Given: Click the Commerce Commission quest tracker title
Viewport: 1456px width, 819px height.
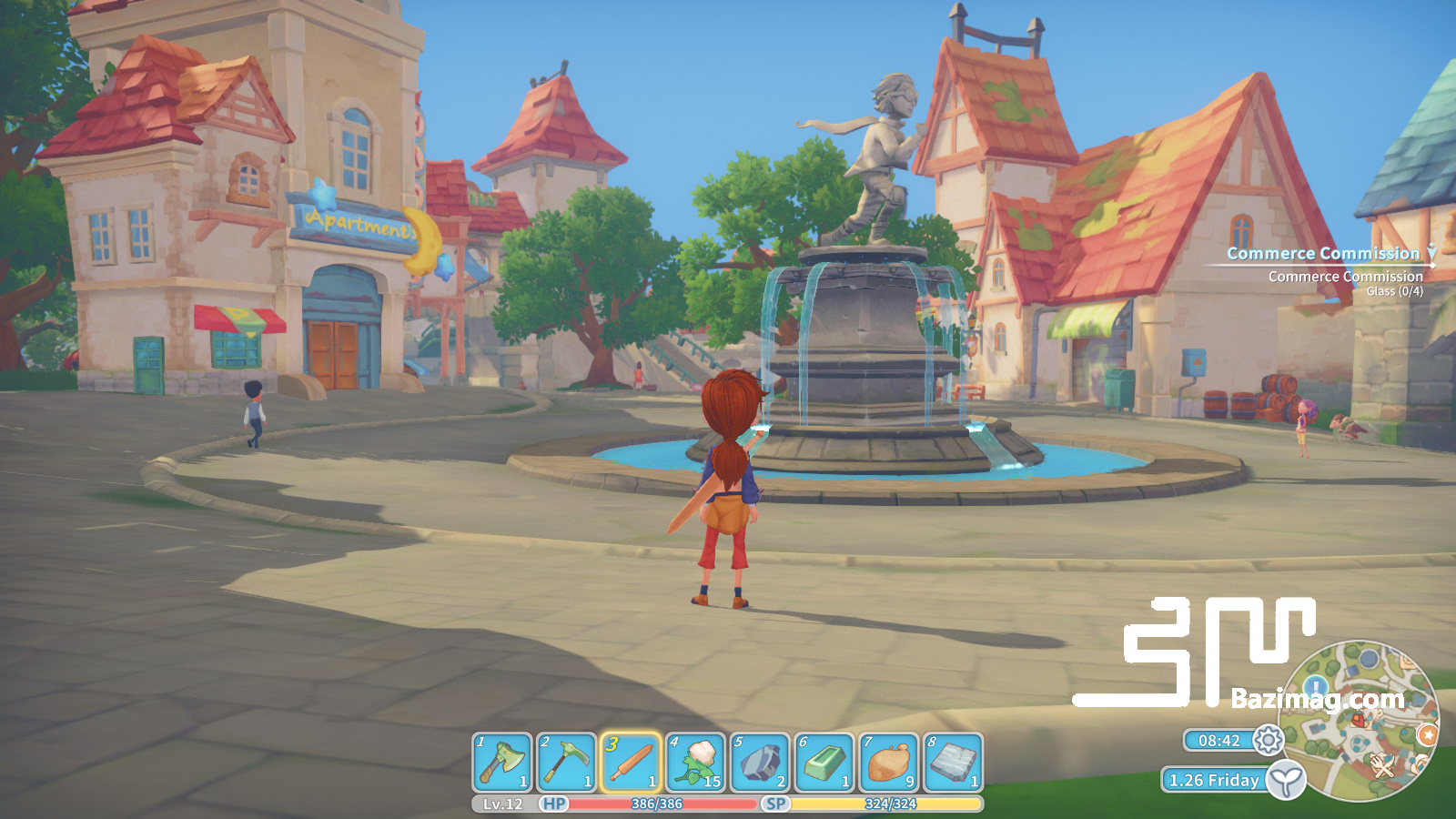Looking at the screenshot, I should point(1322,254).
